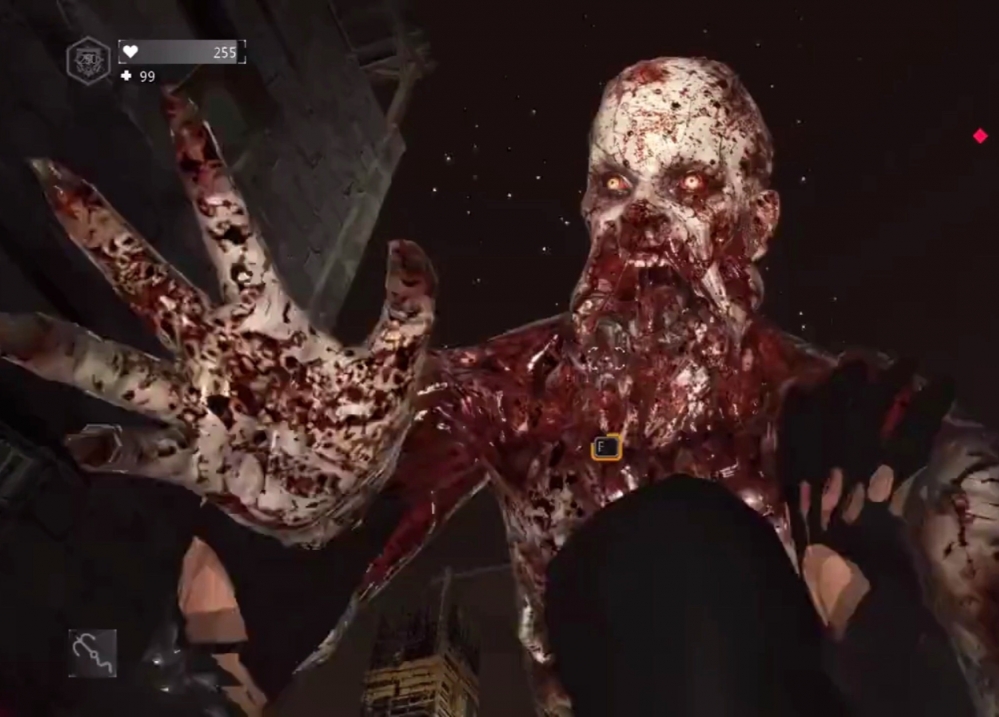Click the hexagonal rank emblem icon
Viewport: 999px width, 717px height.
[x=88, y=60]
